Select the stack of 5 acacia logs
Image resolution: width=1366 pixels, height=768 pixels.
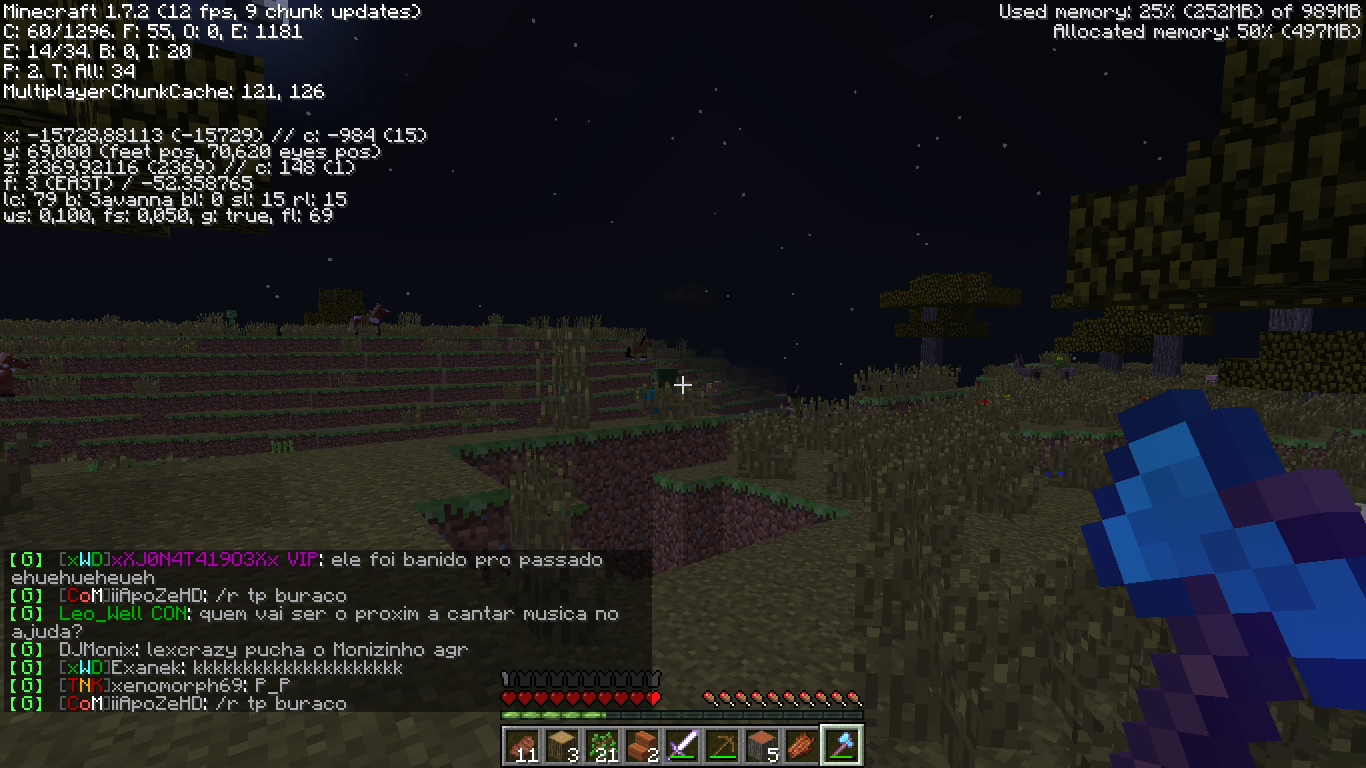pos(761,745)
